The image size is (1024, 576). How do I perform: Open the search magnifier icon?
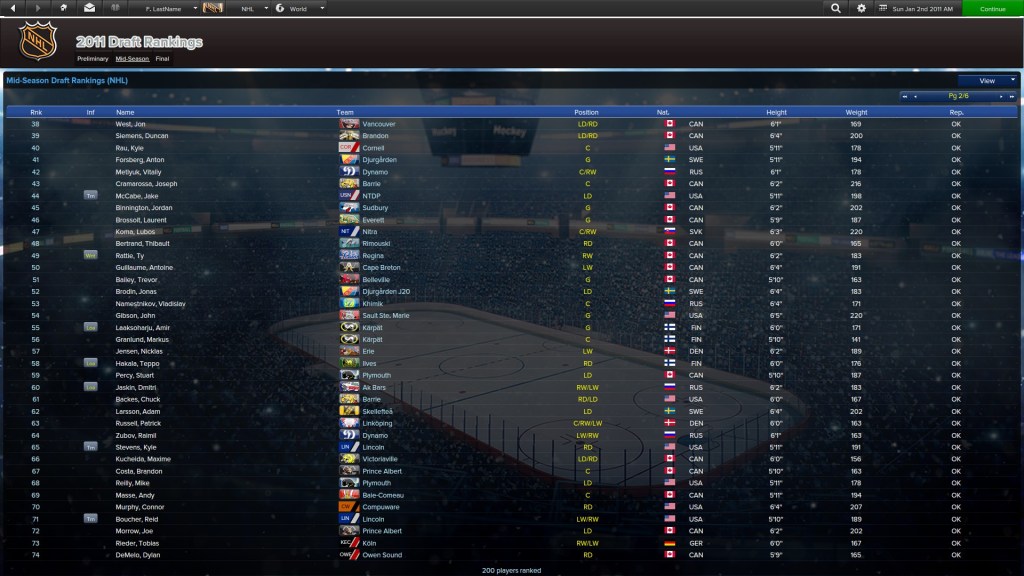[x=835, y=8]
